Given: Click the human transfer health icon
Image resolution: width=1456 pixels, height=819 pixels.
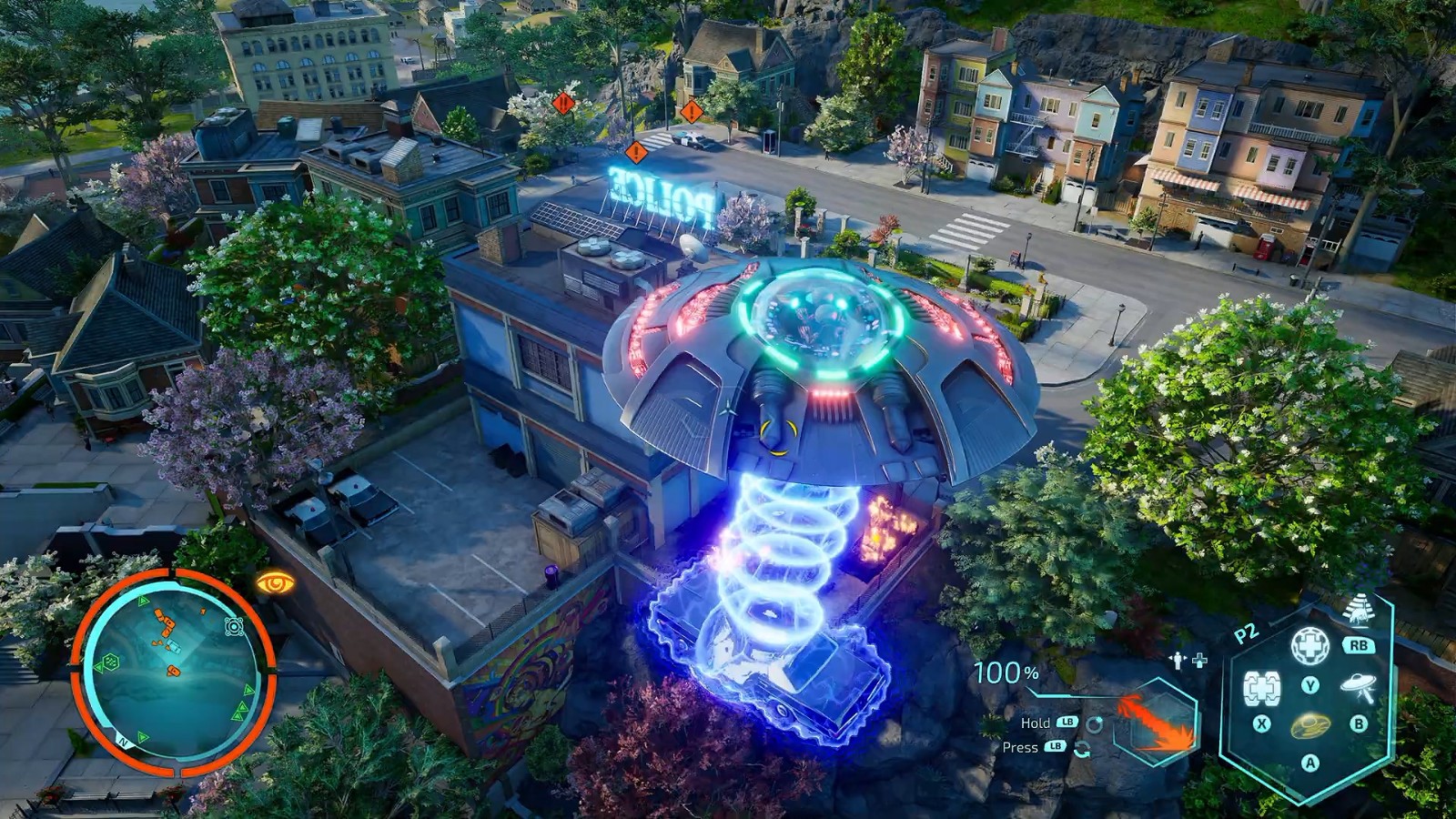Looking at the screenshot, I should tap(1188, 662).
